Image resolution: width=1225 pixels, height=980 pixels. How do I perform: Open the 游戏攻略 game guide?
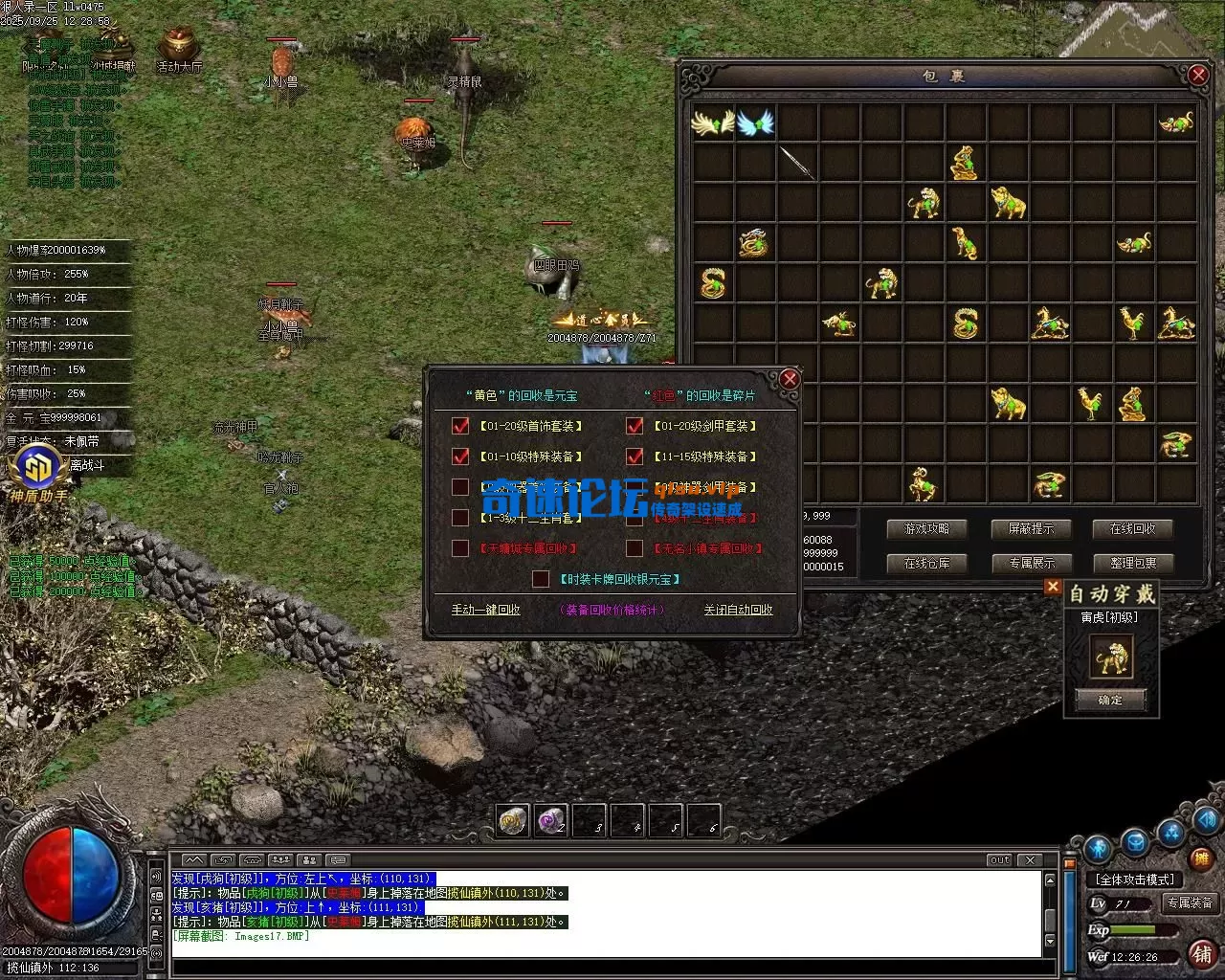[x=925, y=528]
